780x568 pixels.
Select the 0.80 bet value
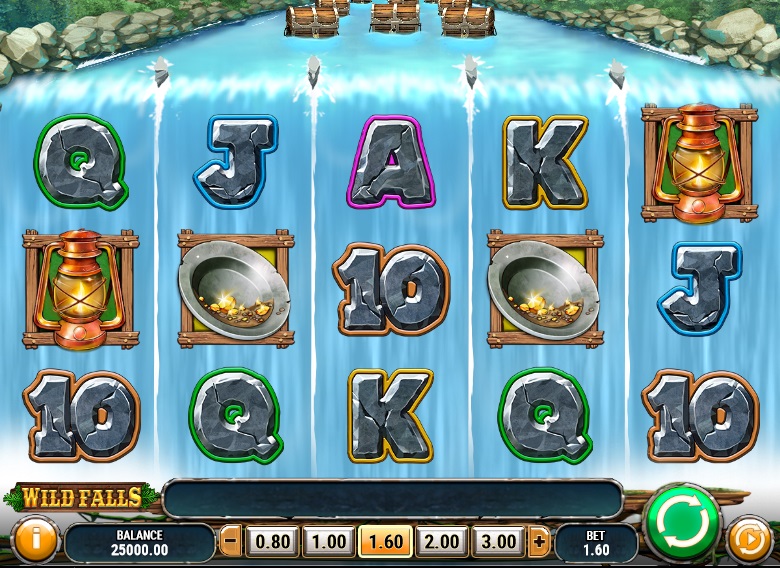[x=273, y=542]
